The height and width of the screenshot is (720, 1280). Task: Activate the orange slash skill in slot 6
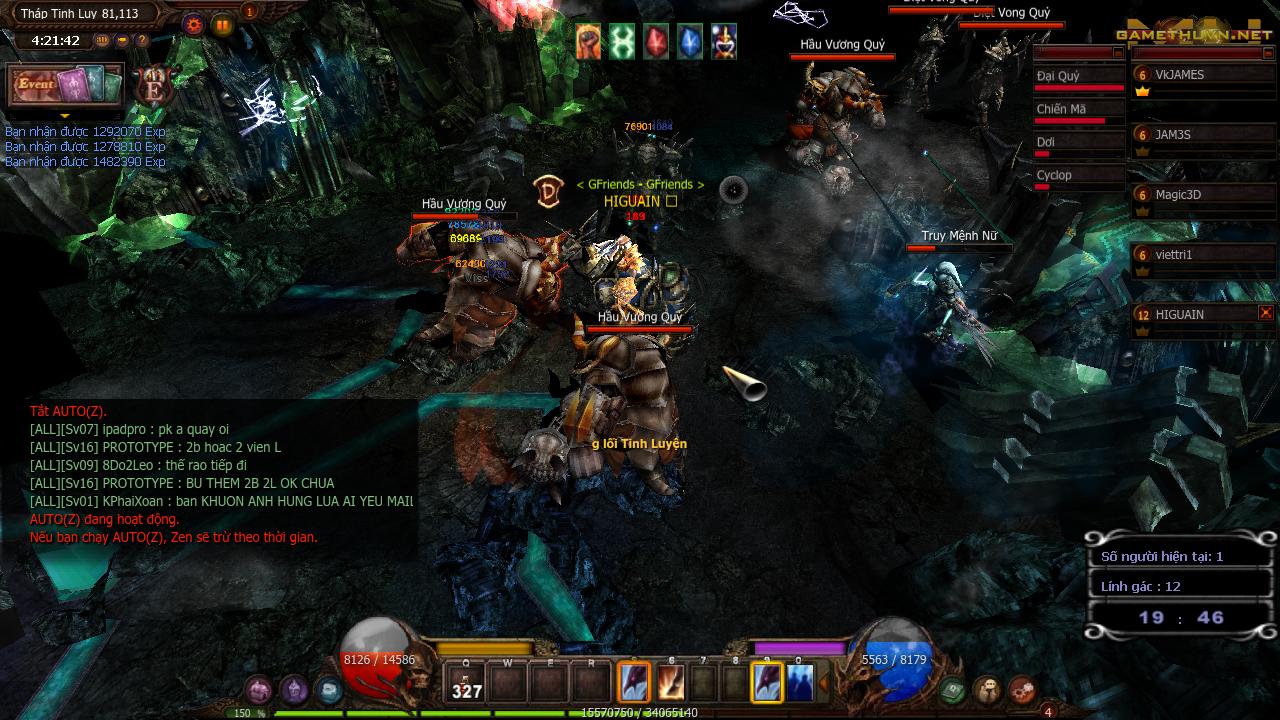pos(670,683)
